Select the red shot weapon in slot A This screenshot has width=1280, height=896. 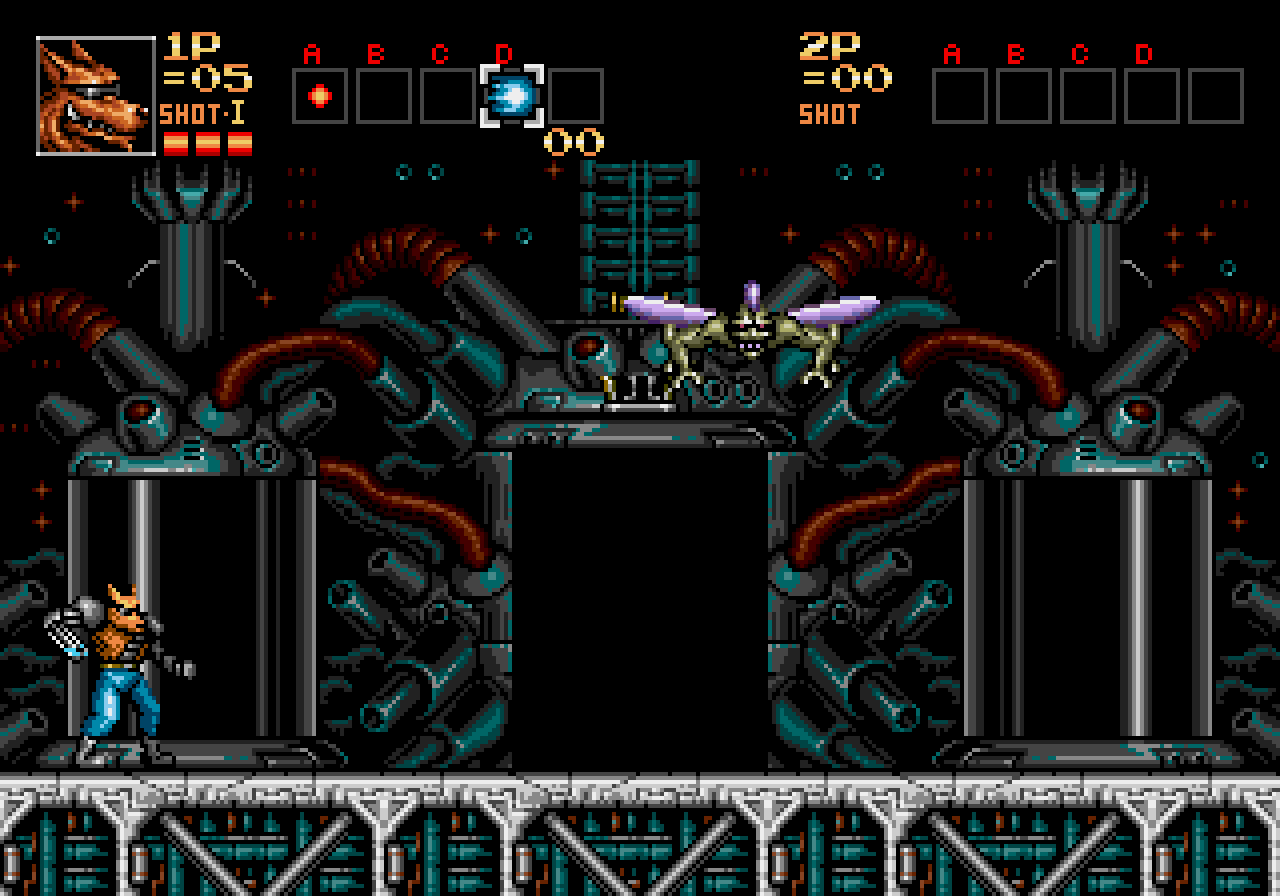coord(320,96)
